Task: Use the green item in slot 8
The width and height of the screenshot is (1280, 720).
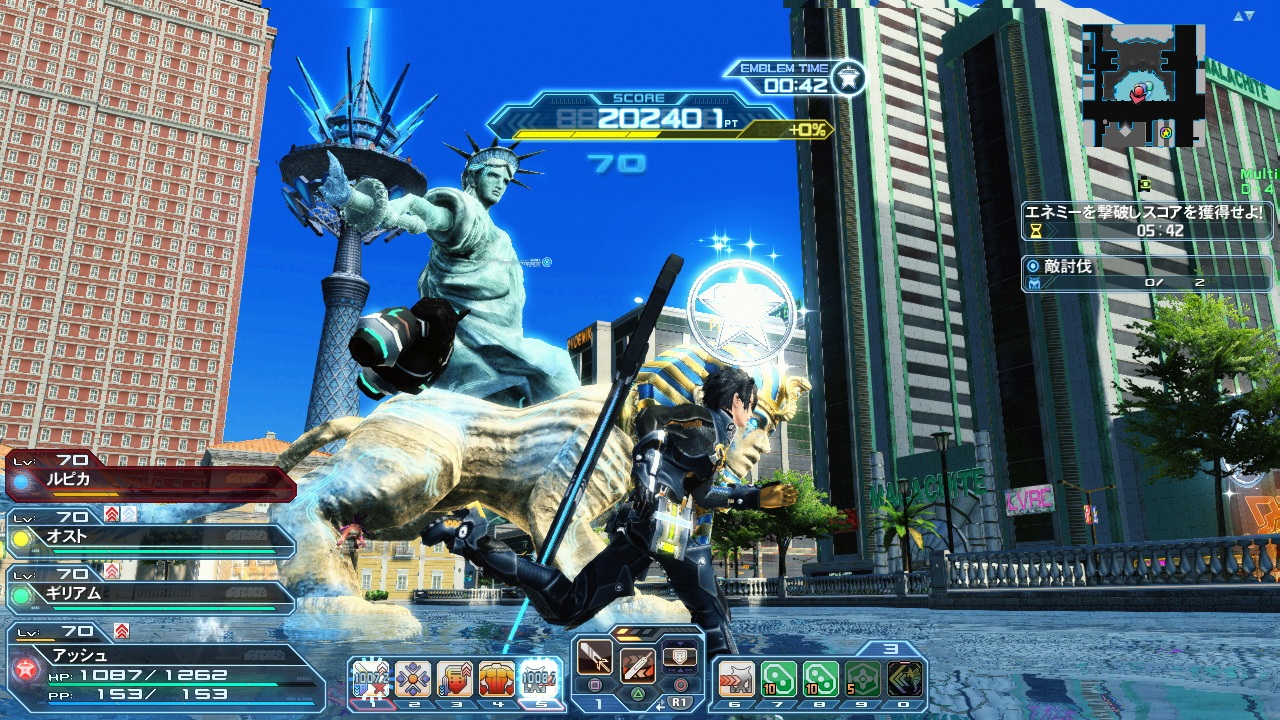Action: (x=820, y=680)
